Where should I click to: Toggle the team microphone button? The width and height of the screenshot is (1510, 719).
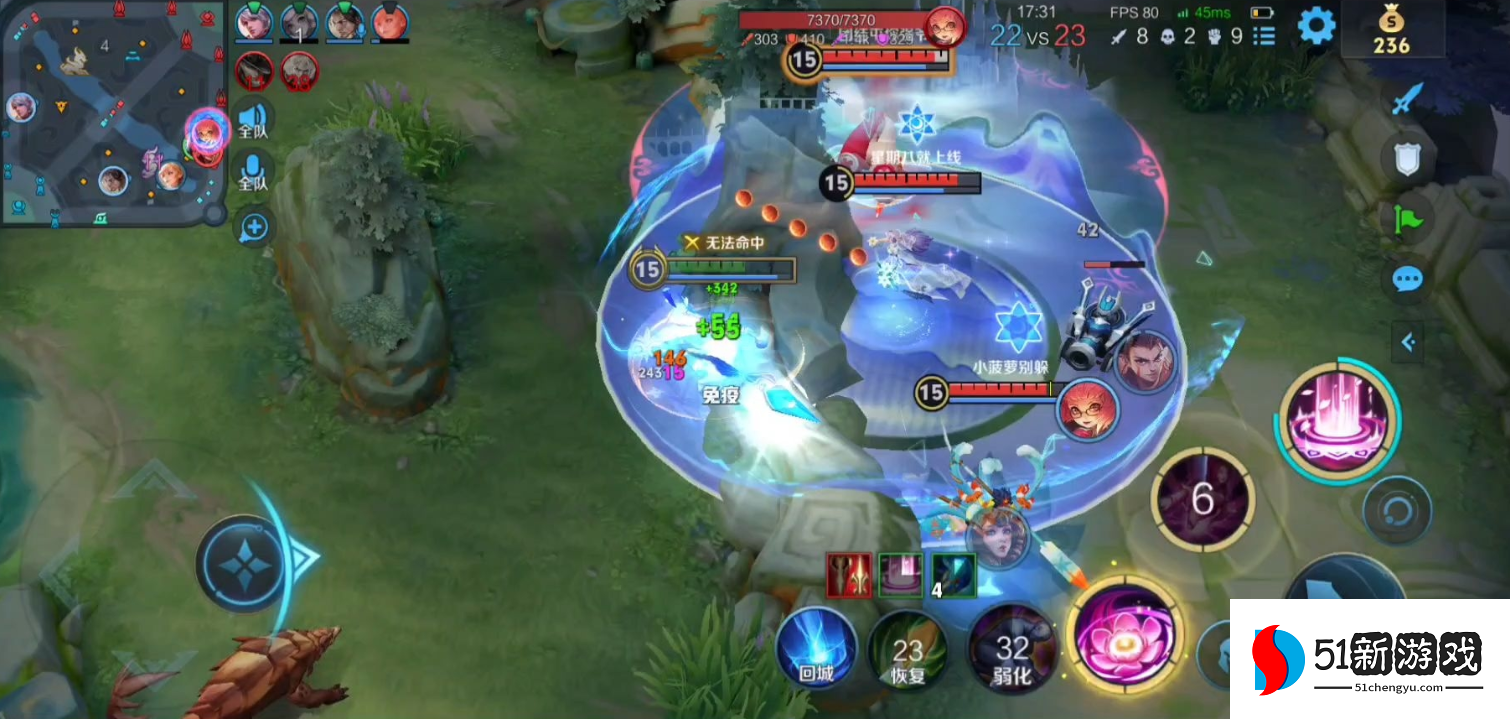coord(254,172)
